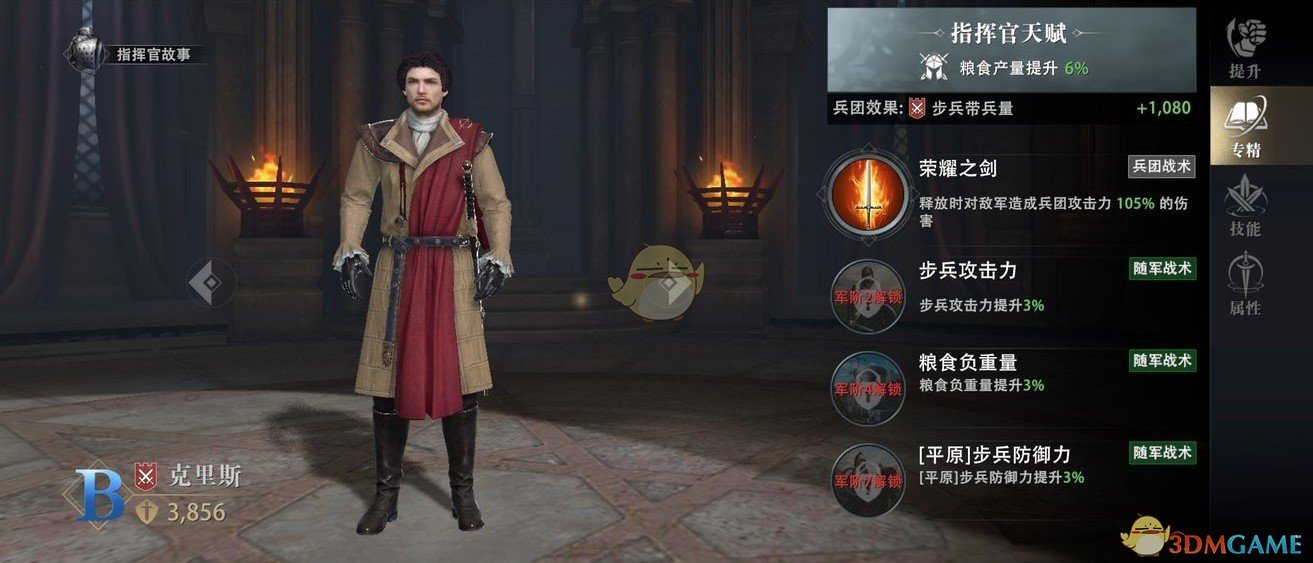
Task: Choose the locked 粮食负重量 skill icon
Action: (867, 387)
